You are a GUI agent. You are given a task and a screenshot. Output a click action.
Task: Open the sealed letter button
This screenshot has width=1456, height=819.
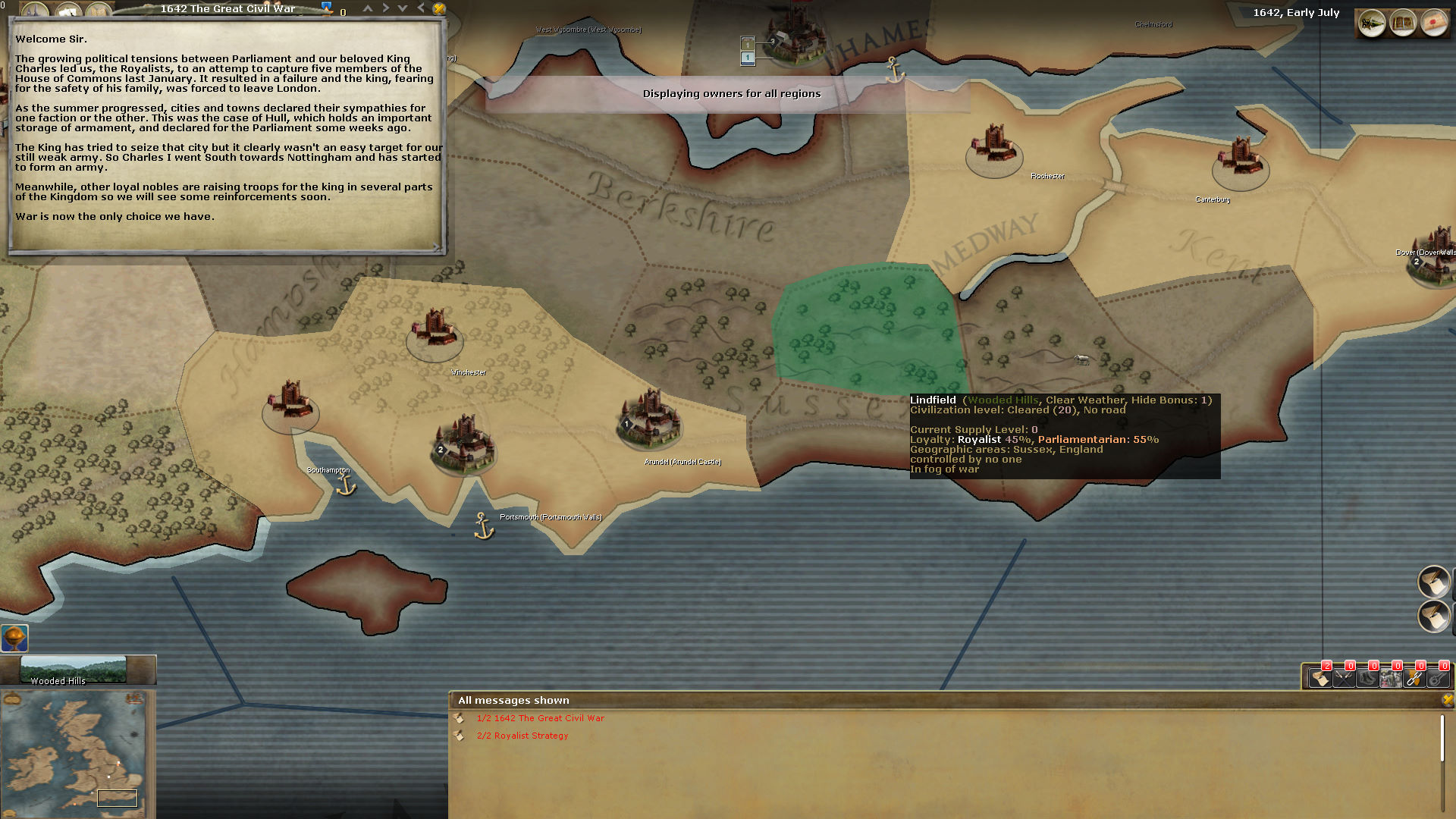click(1433, 24)
